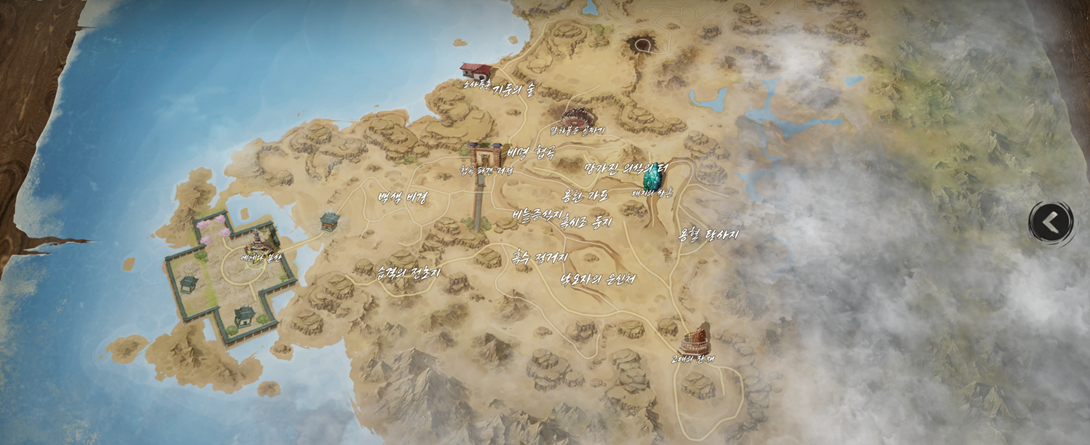
Task: Open the gate tower marker near 비명 협곡
Action: pos(486,156)
